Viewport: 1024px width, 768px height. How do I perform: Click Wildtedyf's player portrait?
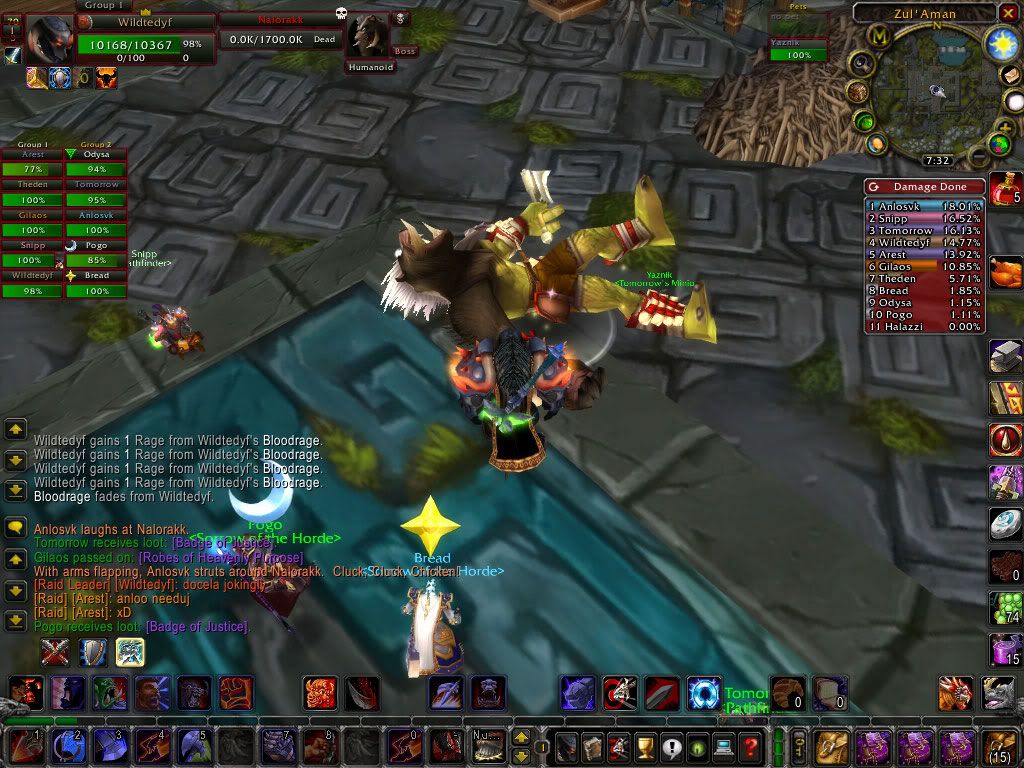50,39
